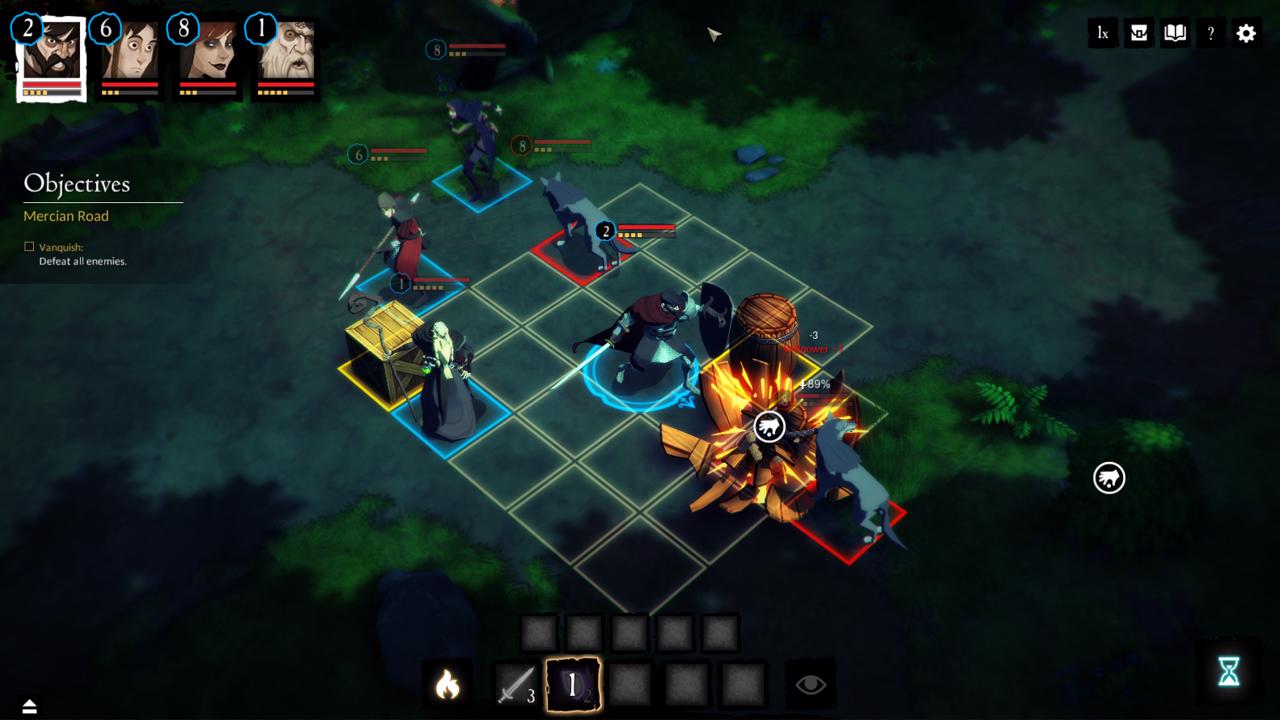Viewport: 1280px width, 720px height.
Task: Expand the panel with the eject arrow icon
Action: click(x=29, y=707)
